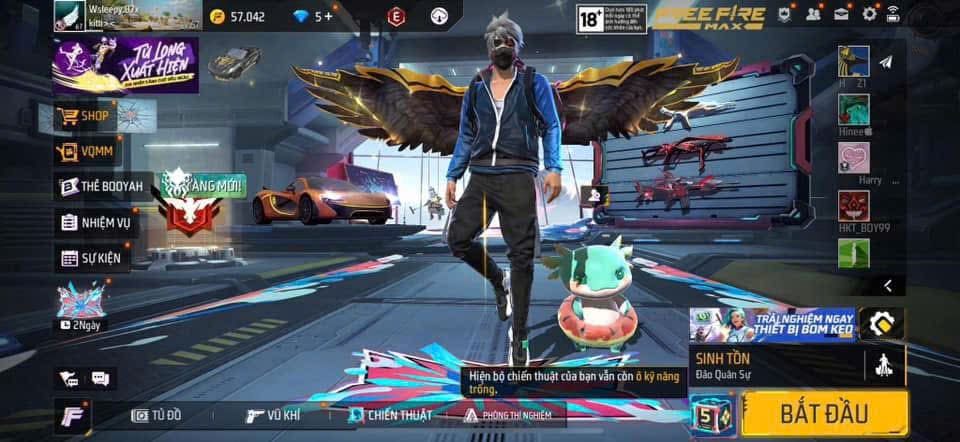Select the CHIẾN THUẬT tactics tab
The width and height of the screenshot is (960, 442).
pyautogui.click(x=391, y=414)
